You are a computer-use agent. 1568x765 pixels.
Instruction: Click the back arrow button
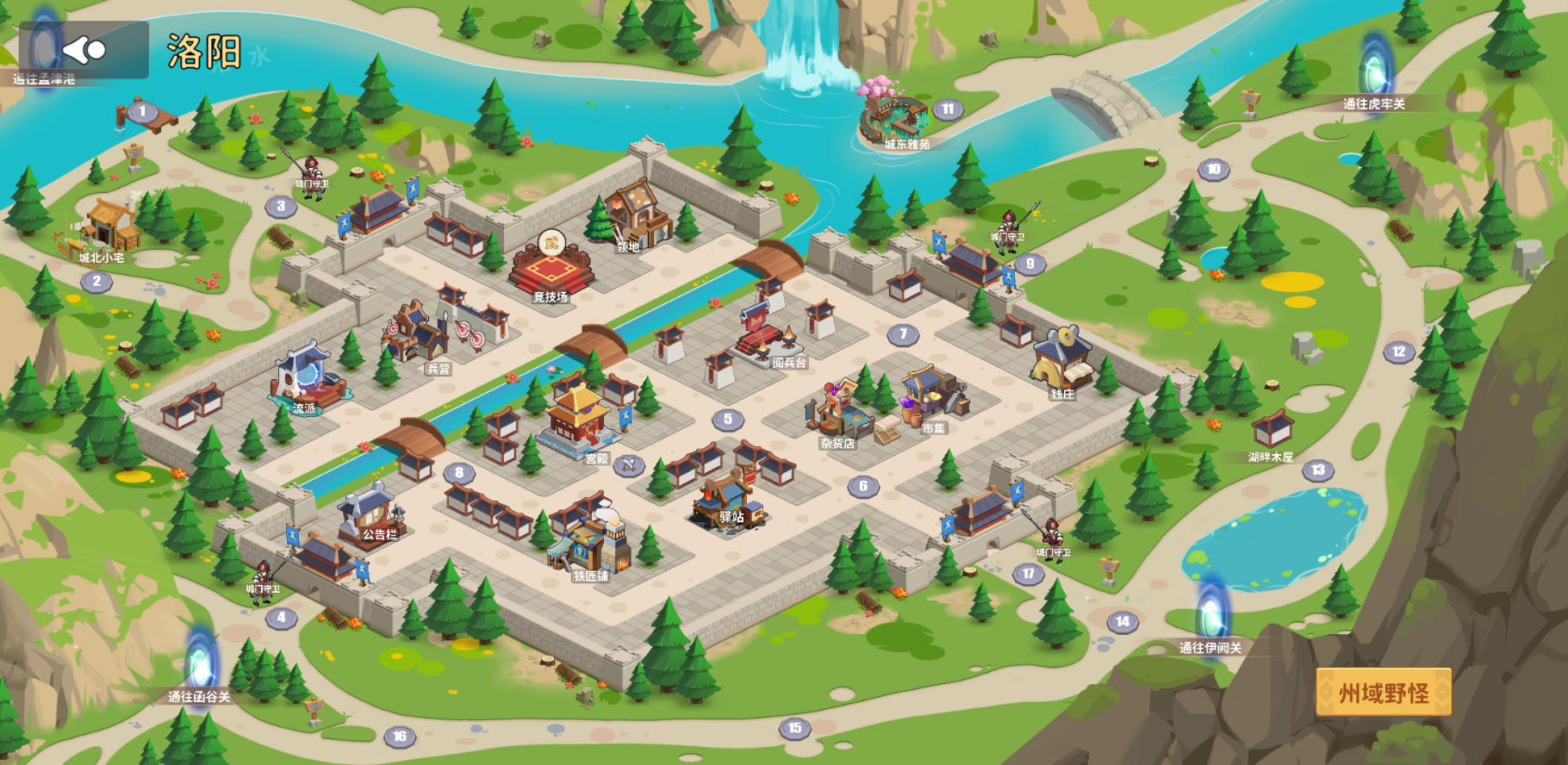(x=84, y=50)
